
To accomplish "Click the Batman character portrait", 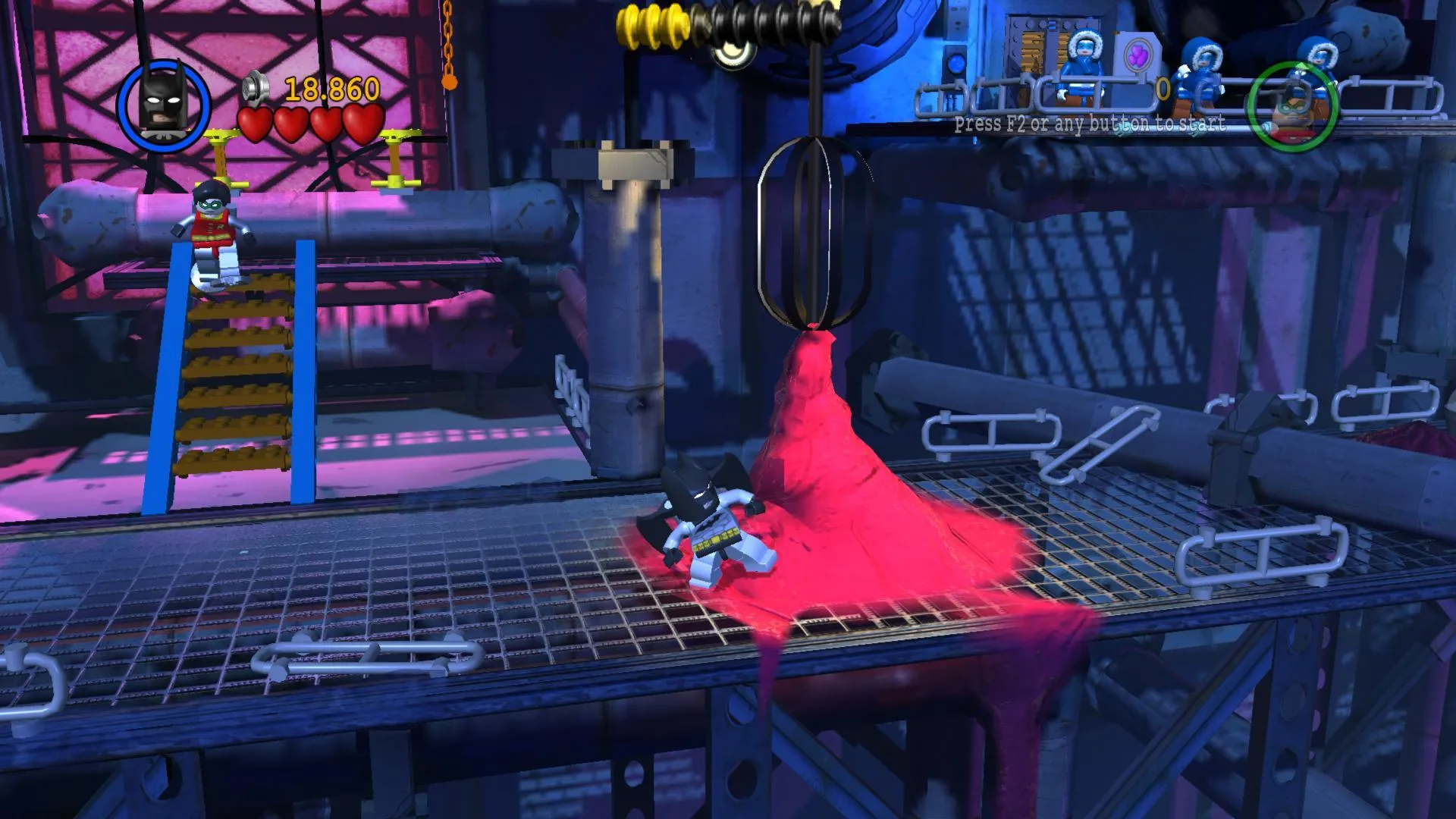I will (164, 105).
